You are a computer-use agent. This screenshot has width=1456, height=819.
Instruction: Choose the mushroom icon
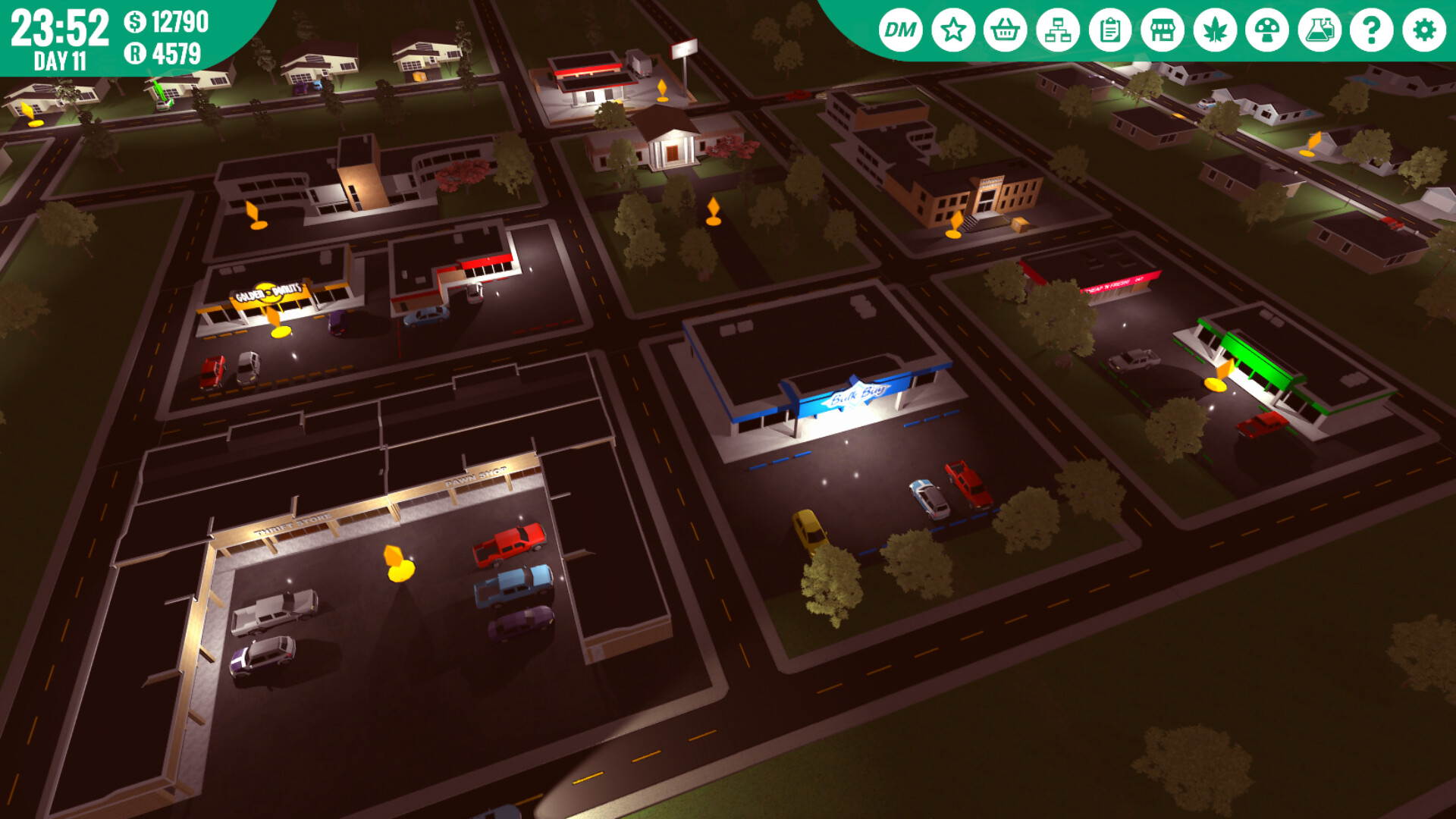click(x=1267, y=30)
